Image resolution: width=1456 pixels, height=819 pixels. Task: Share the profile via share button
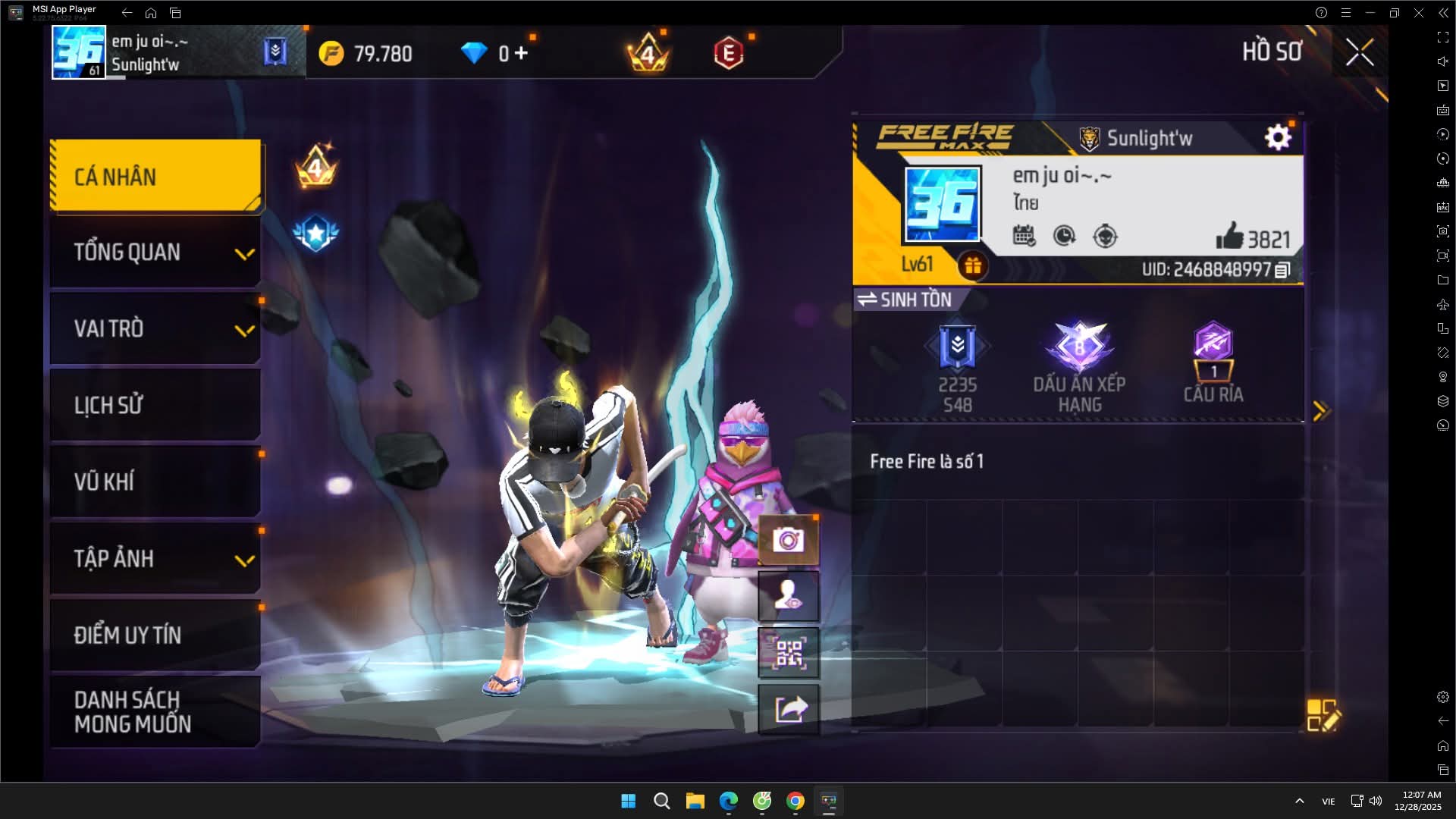point(789,710)
